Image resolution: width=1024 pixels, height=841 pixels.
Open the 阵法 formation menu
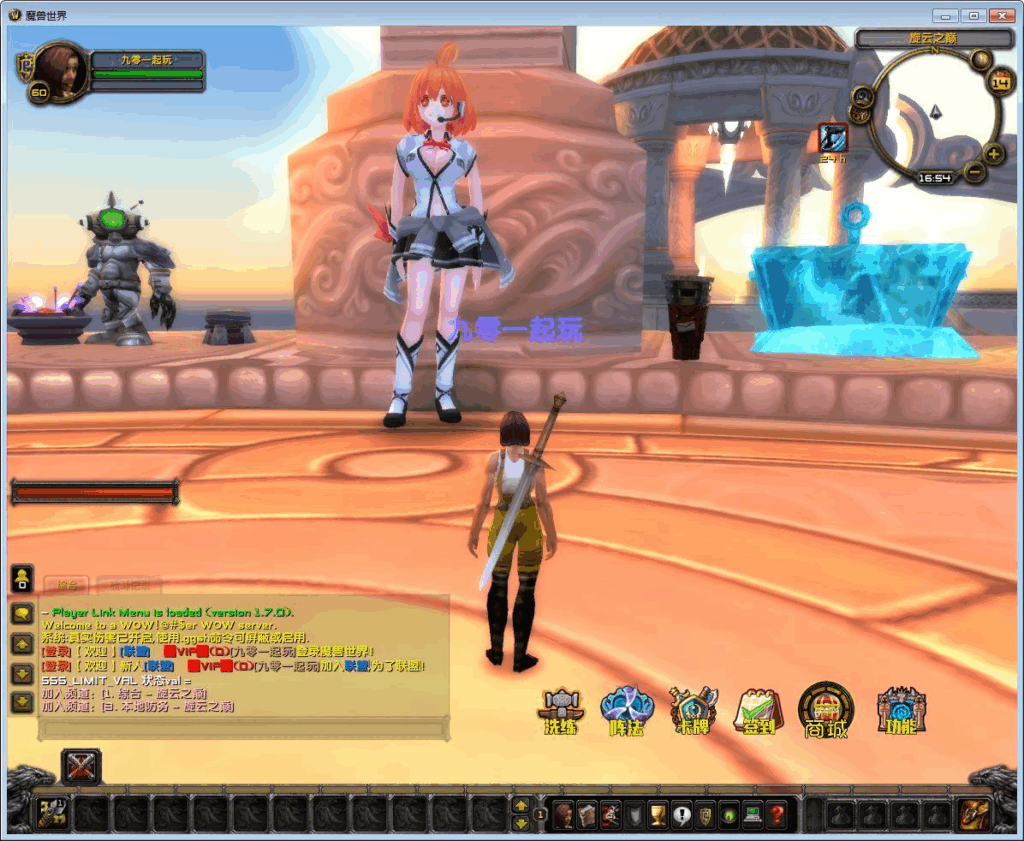[x=627, y=710]
